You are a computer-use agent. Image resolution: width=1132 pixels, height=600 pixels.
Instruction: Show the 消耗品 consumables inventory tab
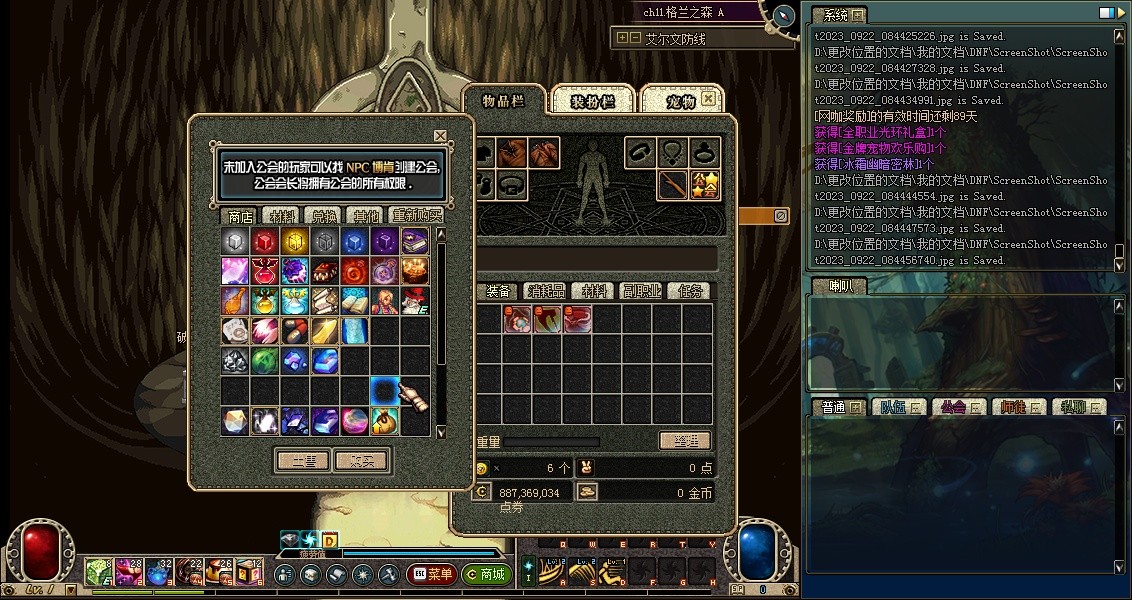pos(546,291)
